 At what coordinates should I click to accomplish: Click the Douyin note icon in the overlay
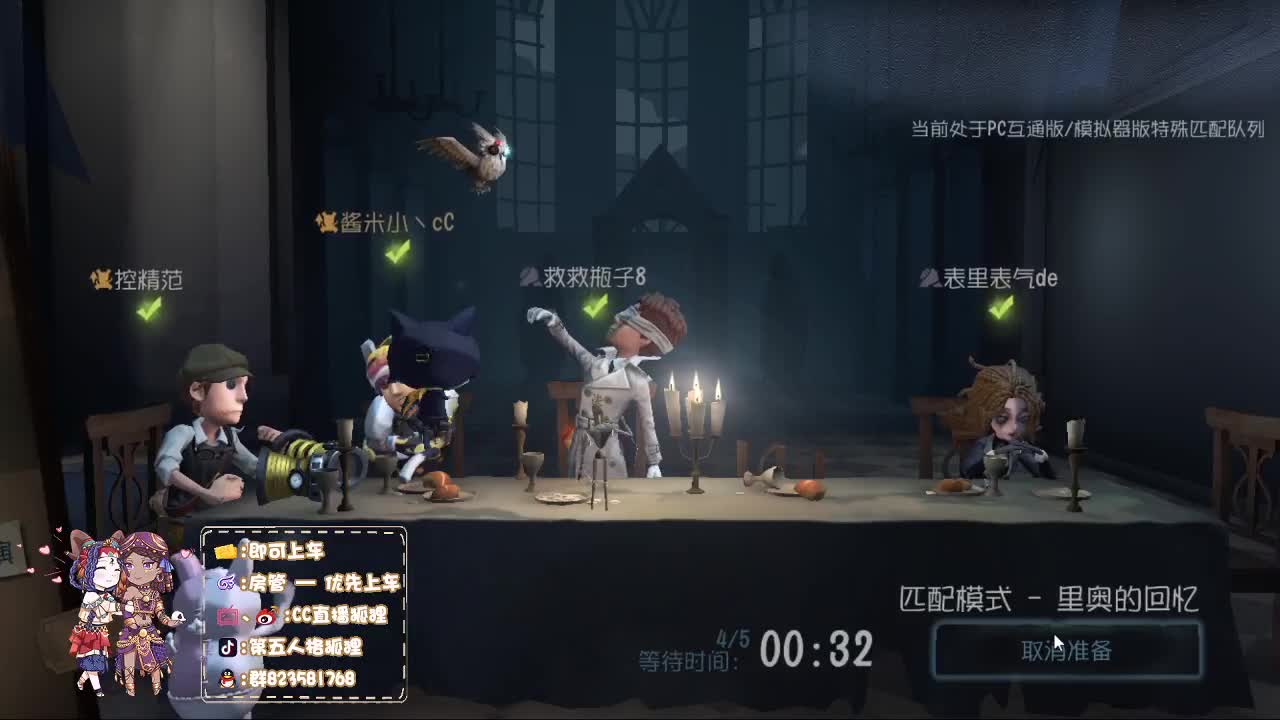coord(227,647)
